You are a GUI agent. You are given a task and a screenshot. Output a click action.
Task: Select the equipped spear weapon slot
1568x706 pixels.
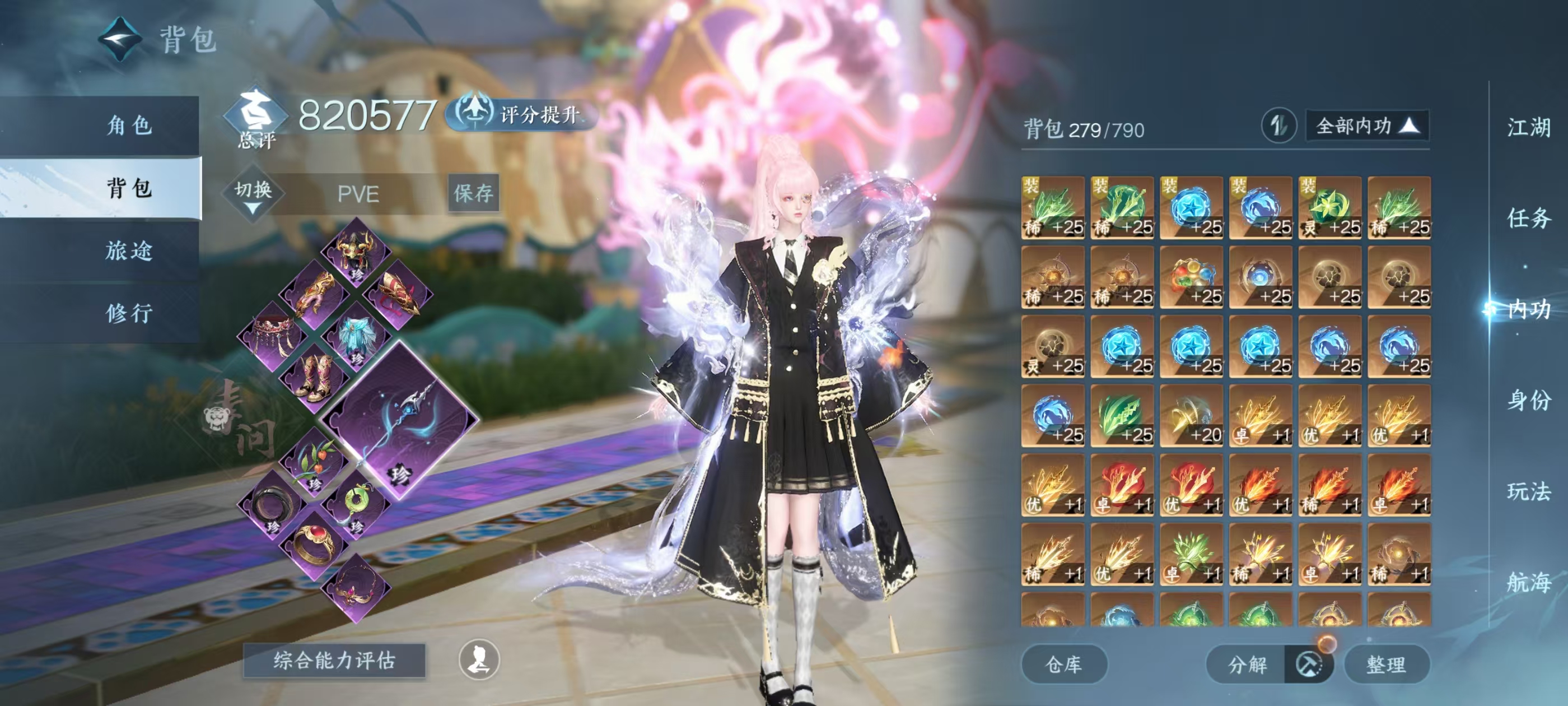click(400, 419)
